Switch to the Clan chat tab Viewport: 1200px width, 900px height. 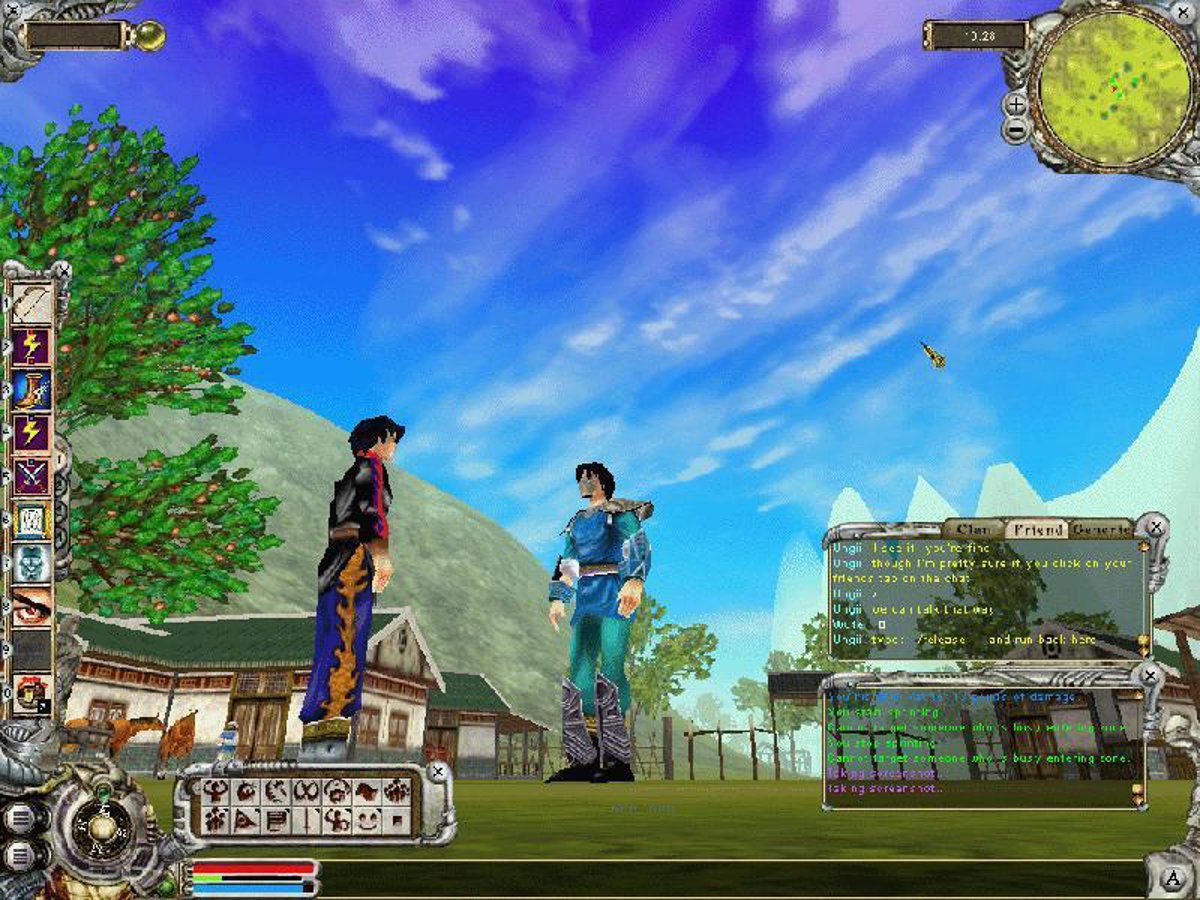coord(971,529)
